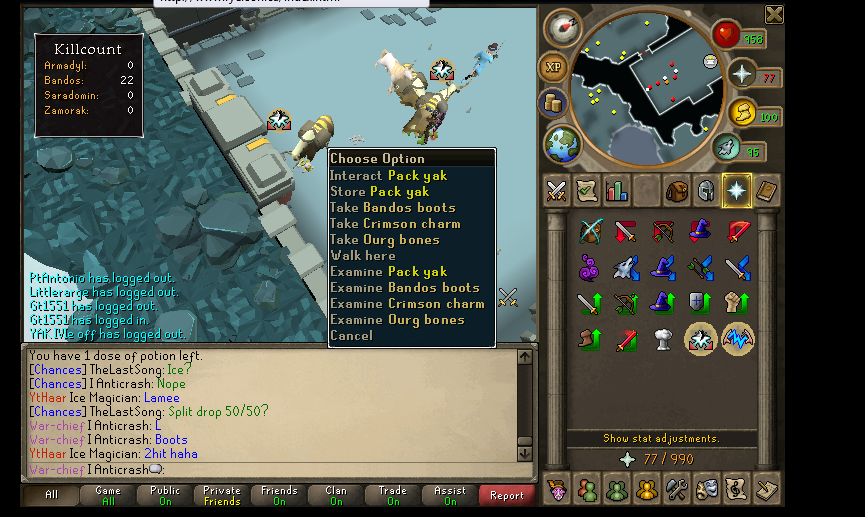Viewport: 865px width, 517px height.
Task: Open the Clan chat filter tab
Action: (x=336, y=495)
